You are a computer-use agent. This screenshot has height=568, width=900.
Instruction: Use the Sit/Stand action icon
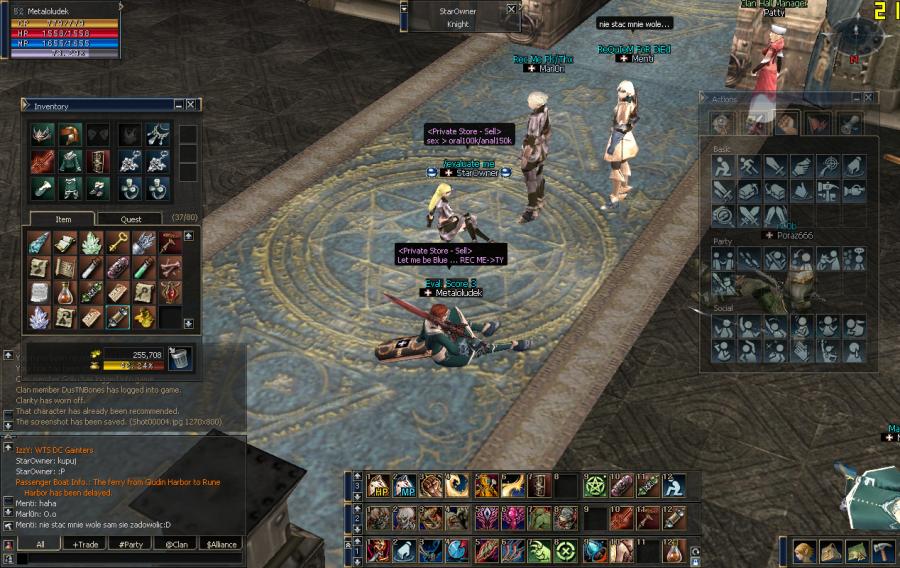[x=722, y=164]
